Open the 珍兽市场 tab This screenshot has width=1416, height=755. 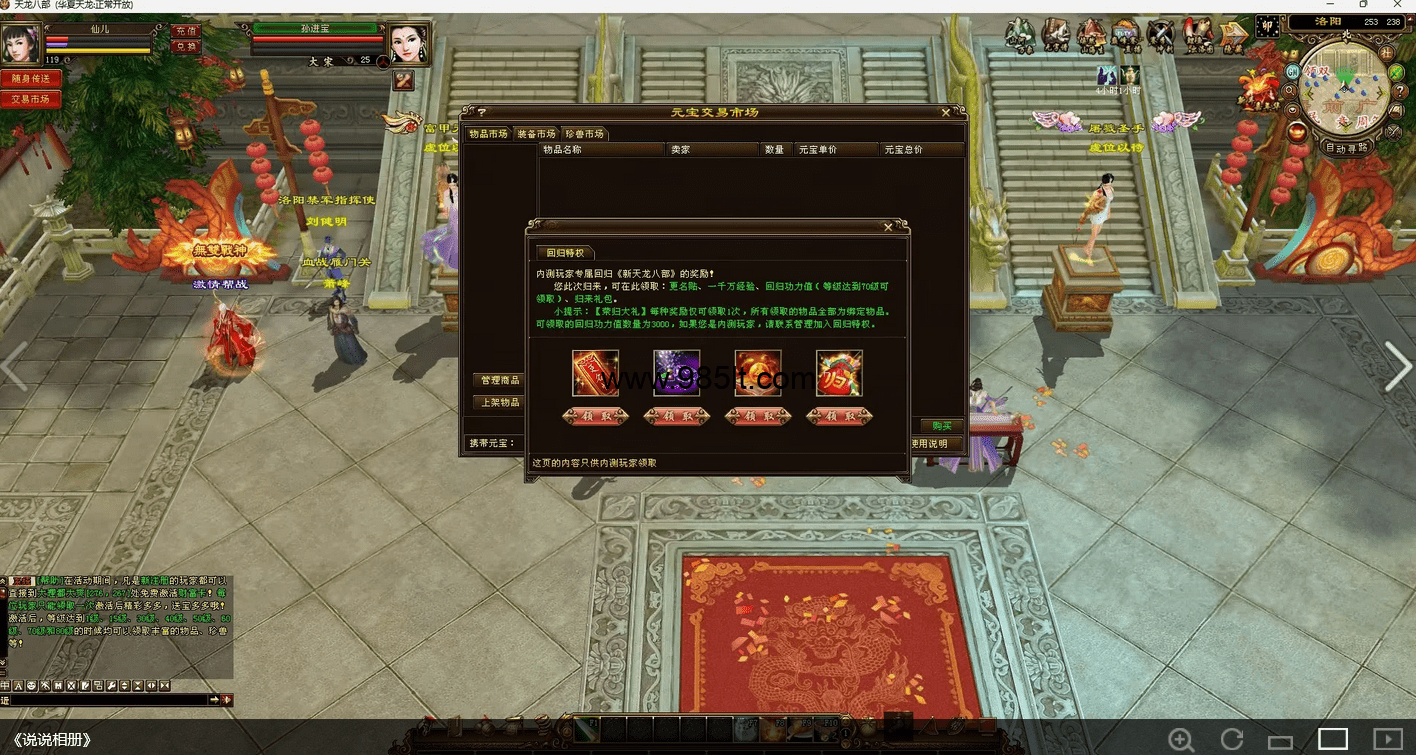pos(584,134)
